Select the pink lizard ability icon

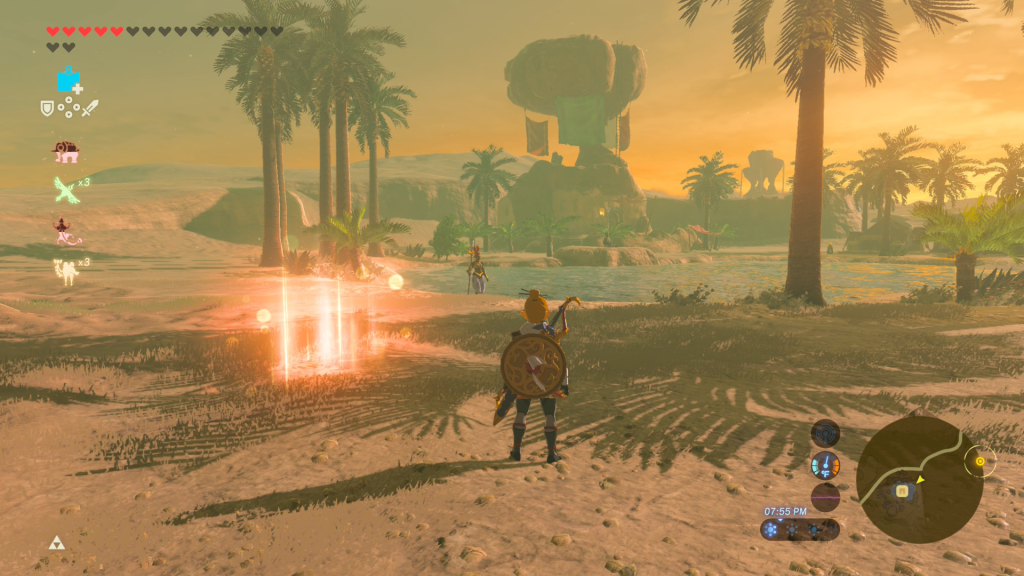pyautogui.click(x=67, y=231)
